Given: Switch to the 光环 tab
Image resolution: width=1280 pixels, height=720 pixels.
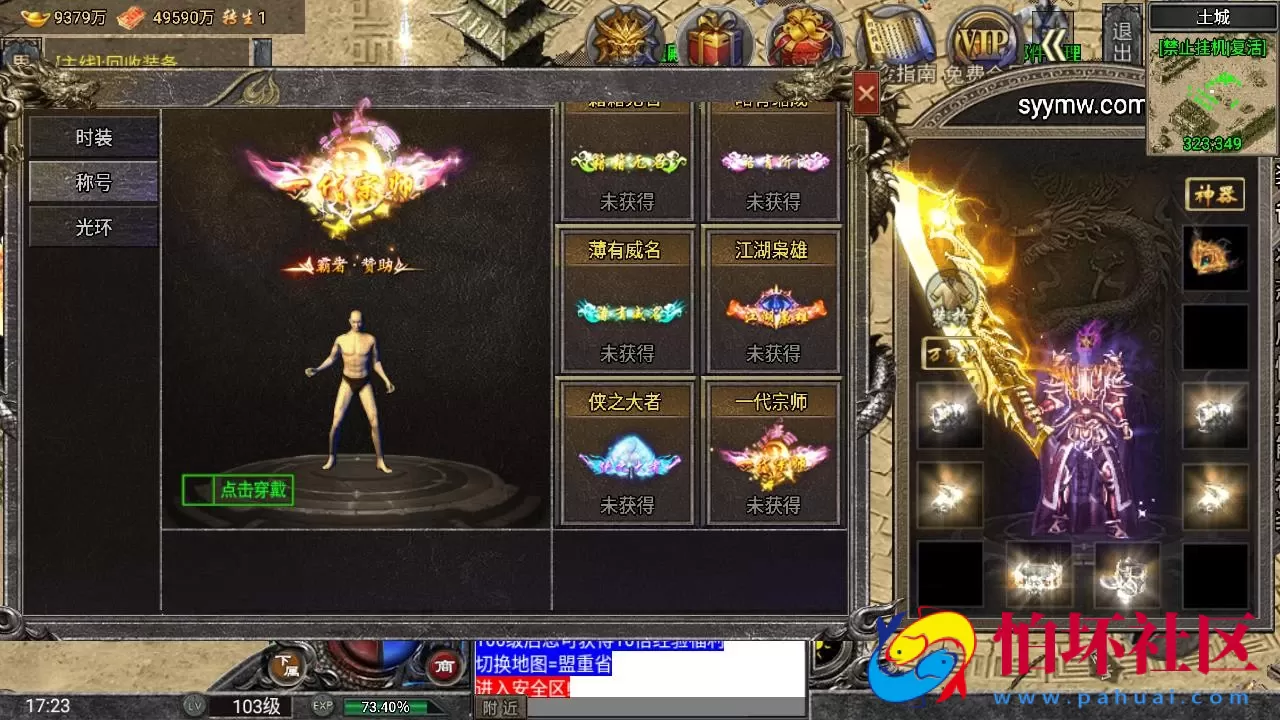Looking at the screenshot, I should [93, 227].
